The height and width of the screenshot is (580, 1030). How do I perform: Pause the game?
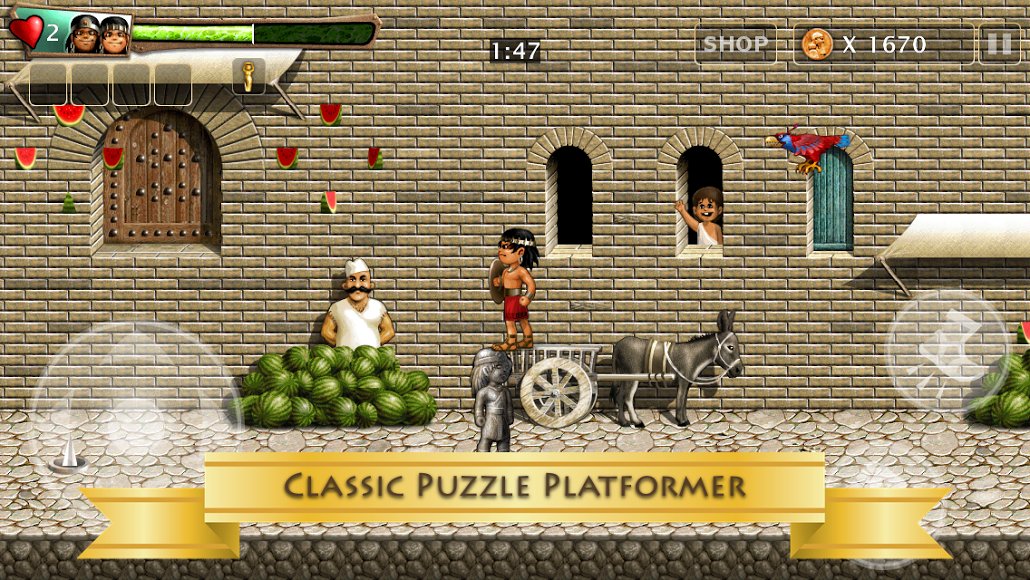(998, 44)
